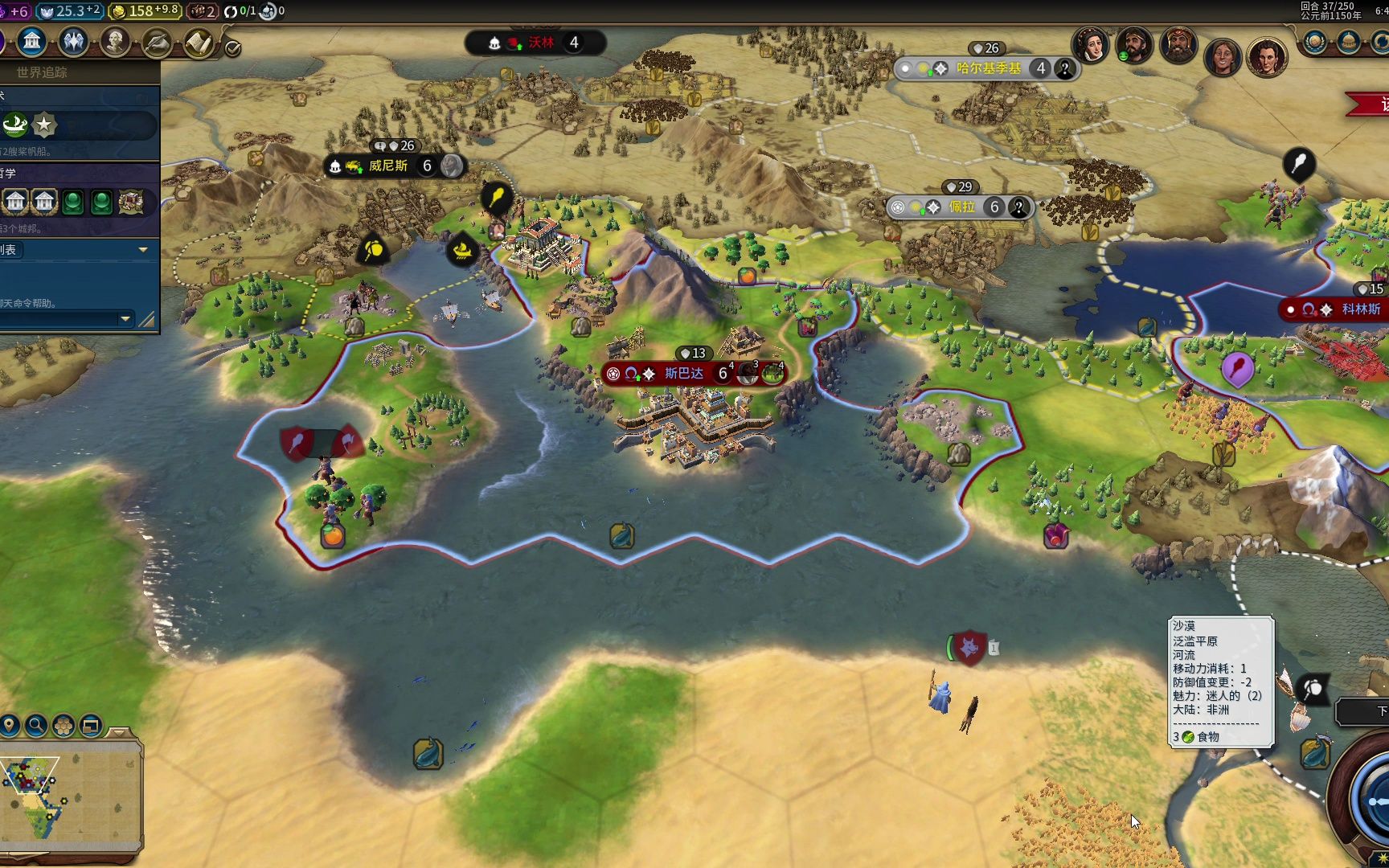The width and height of the screenshot is (1389, 868).
Task: Open the map pin tool beside the minimap
Action: point(9,726)
